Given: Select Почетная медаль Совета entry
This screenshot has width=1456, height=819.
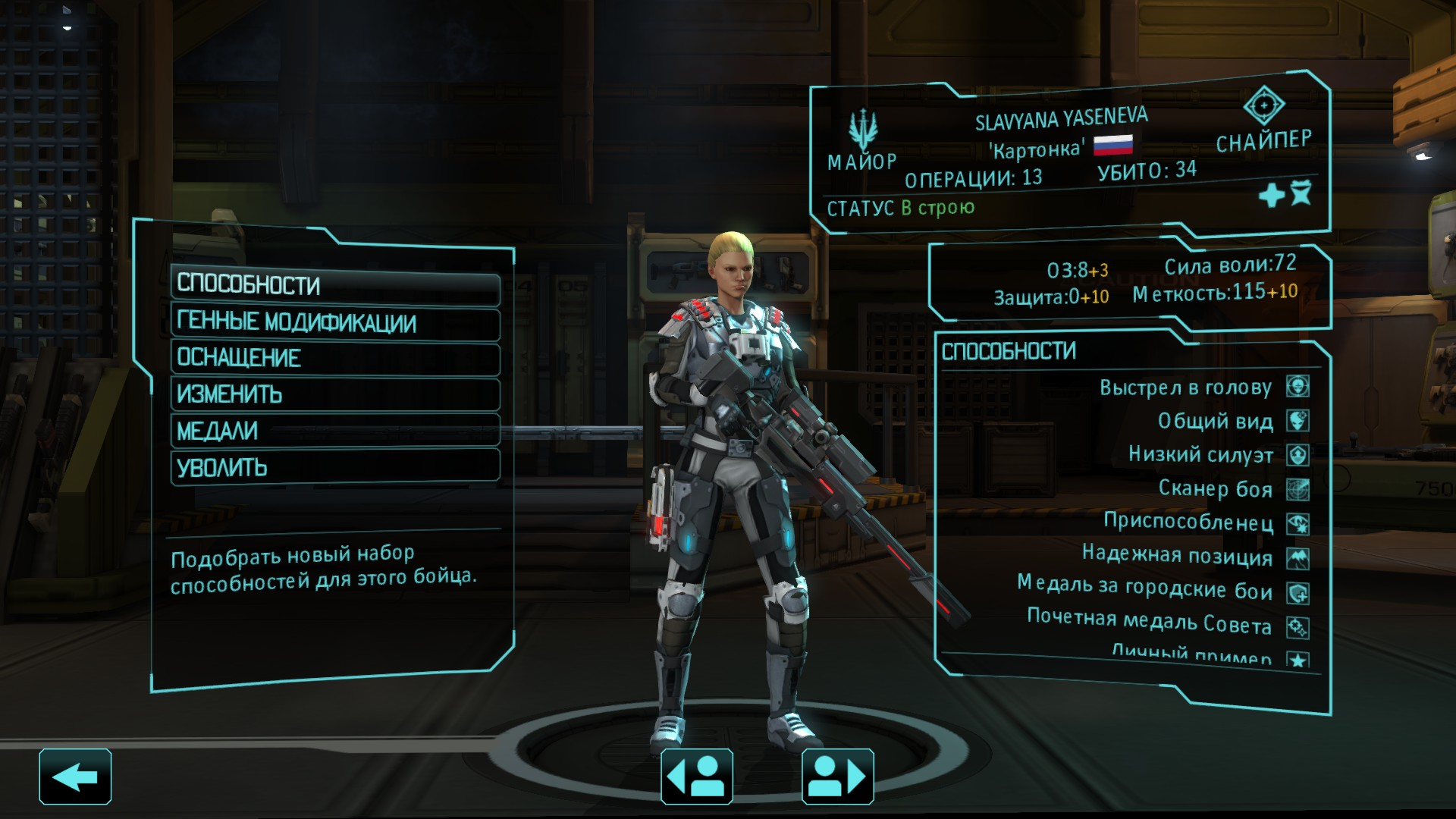Looking at the screenshot, I should point(1149,623).
